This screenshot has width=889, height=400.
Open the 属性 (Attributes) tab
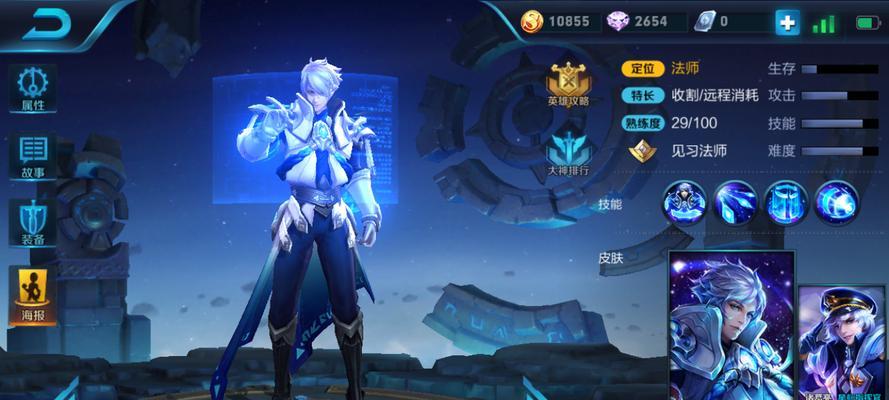[x=33, y=89]
